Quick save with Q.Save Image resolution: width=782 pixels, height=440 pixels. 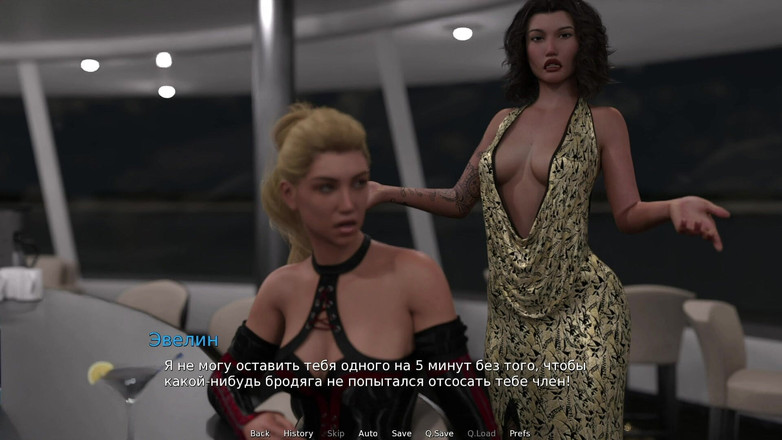click(x=439, y=433)
